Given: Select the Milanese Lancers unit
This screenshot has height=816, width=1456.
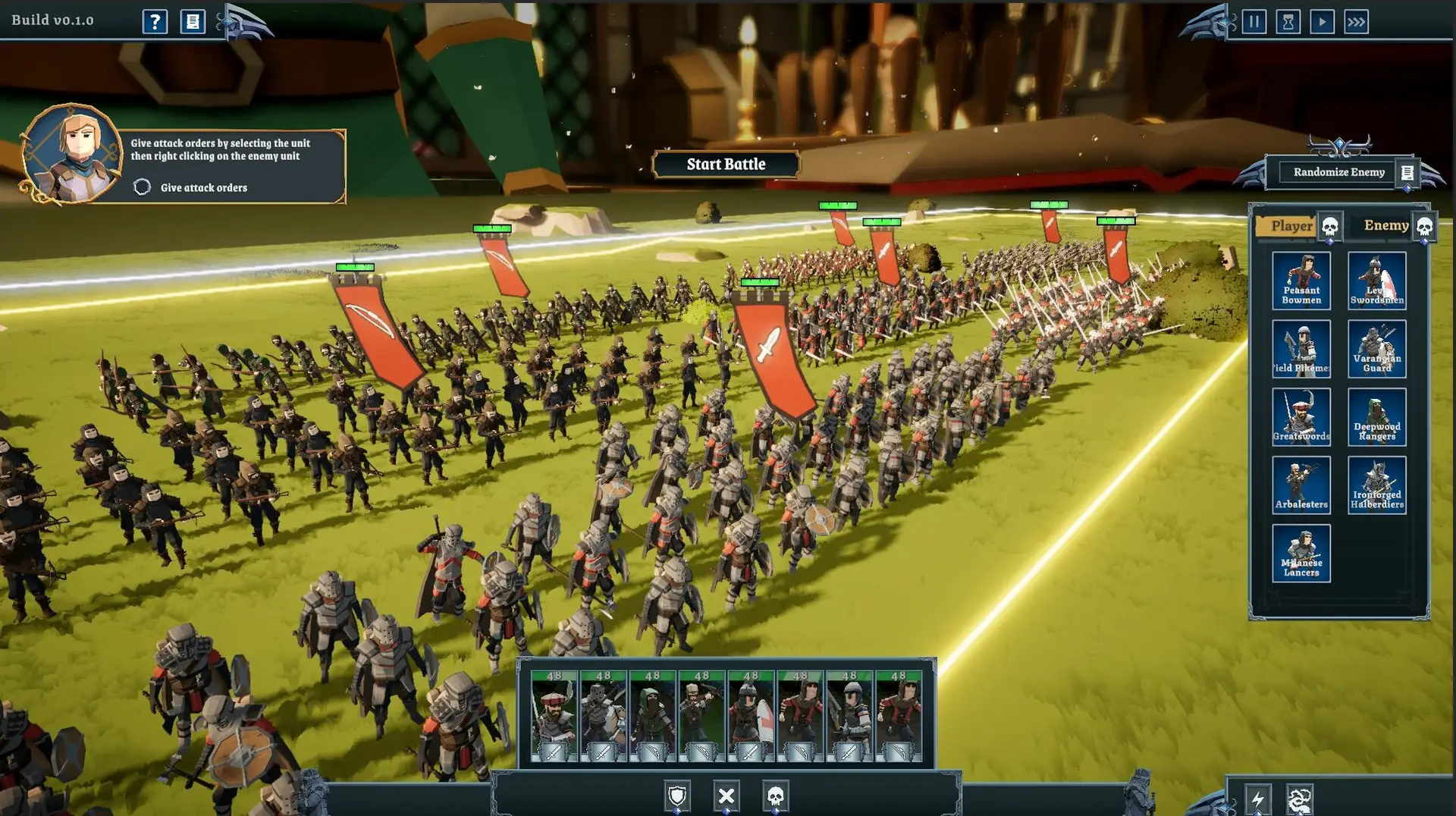Looking at the screenshot, I should click(1301, 553).
